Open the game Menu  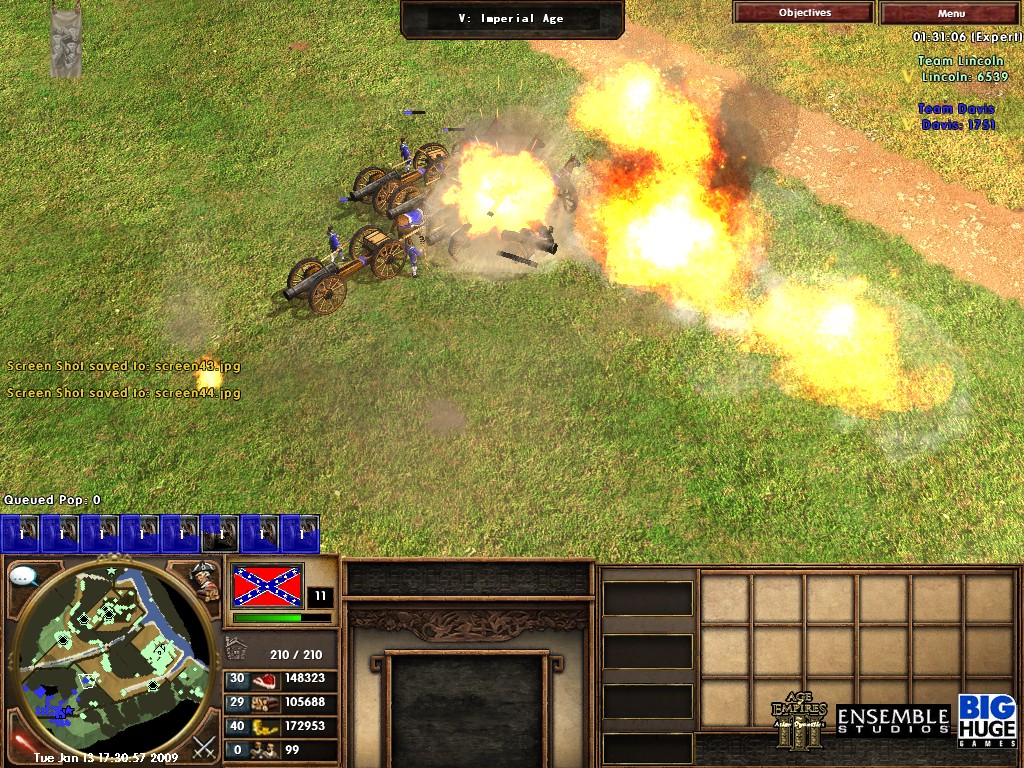point(951,13)
